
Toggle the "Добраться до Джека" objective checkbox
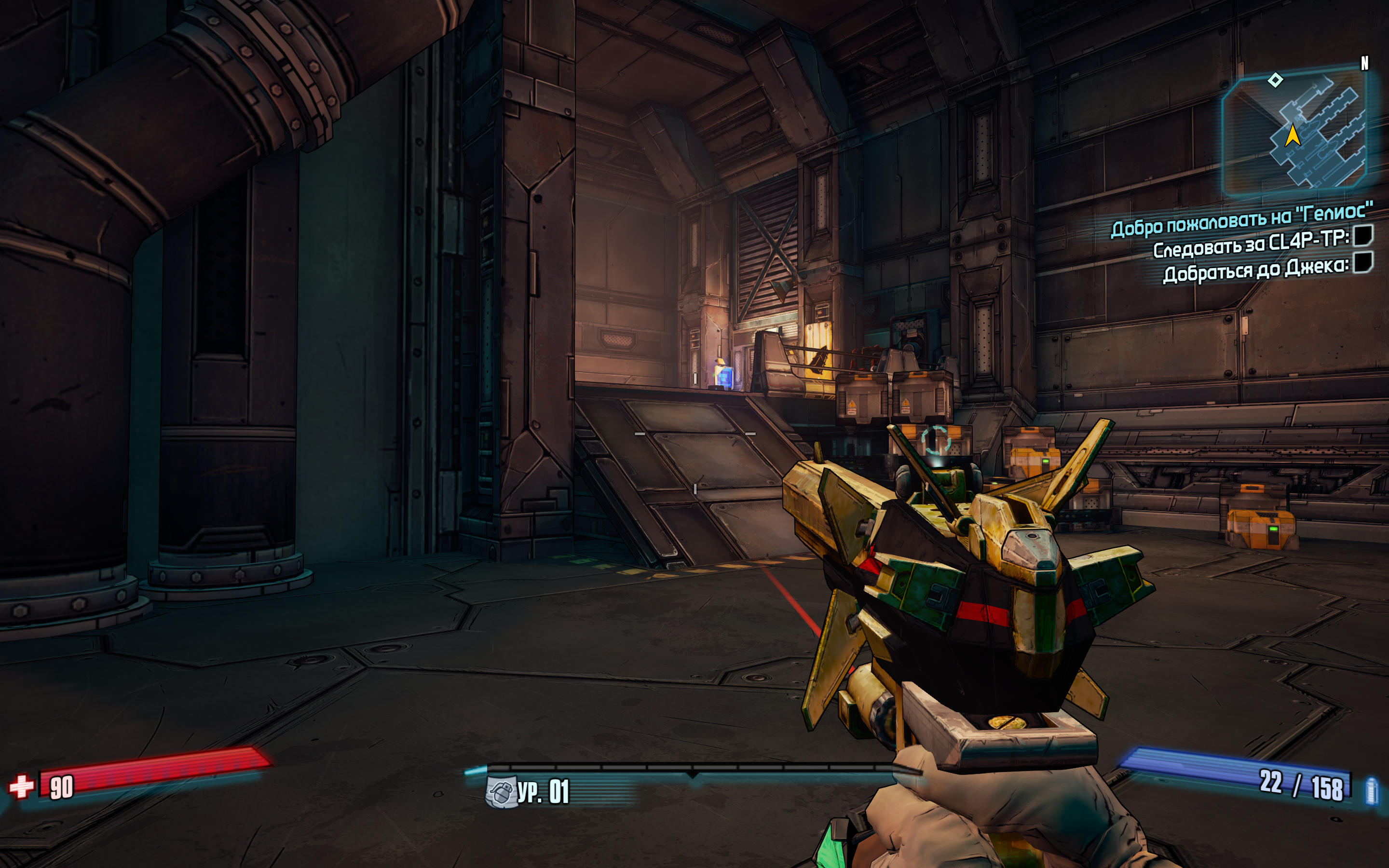[x=1362, y=263]
